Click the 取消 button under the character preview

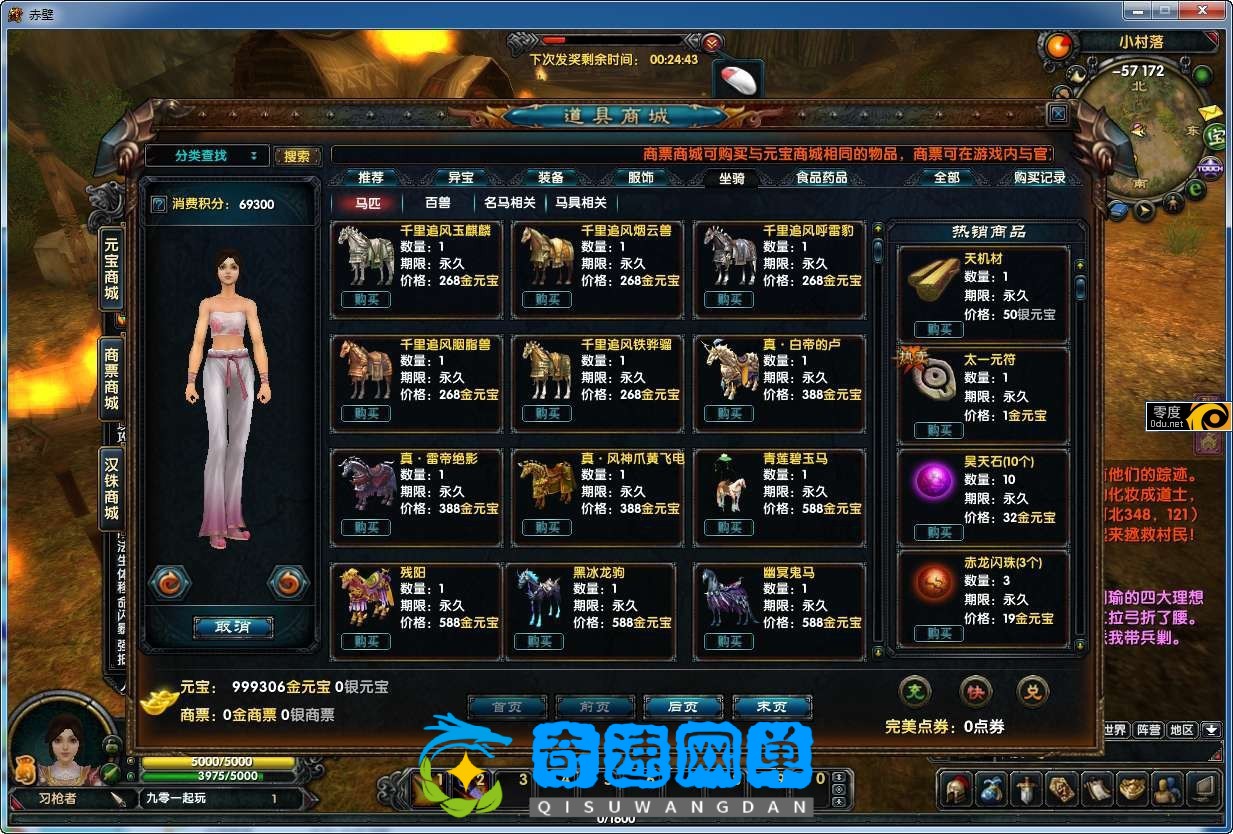point(232,627)
